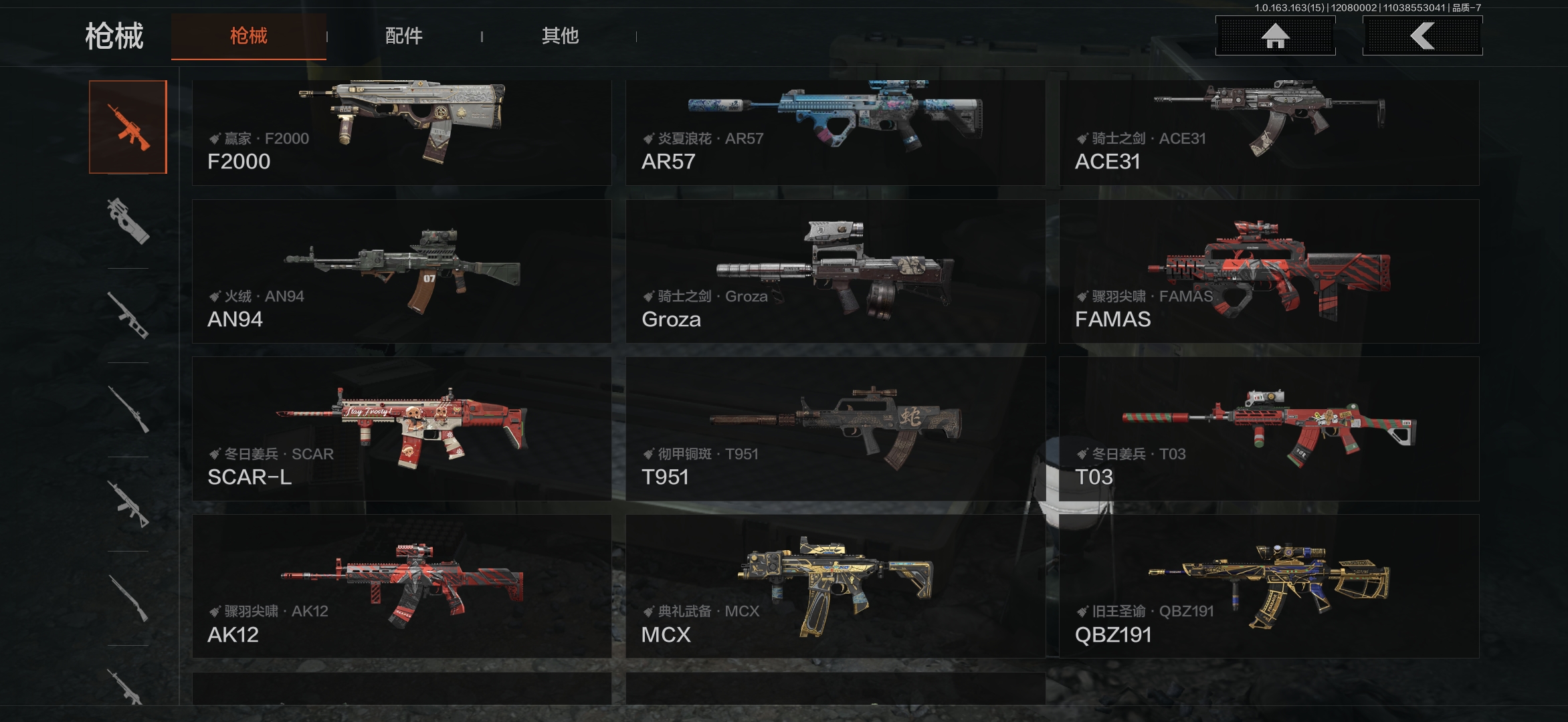Choose the FAMAS weapon card
The width and height of the screenshot is (1568, 722).
coord(1269,271)
